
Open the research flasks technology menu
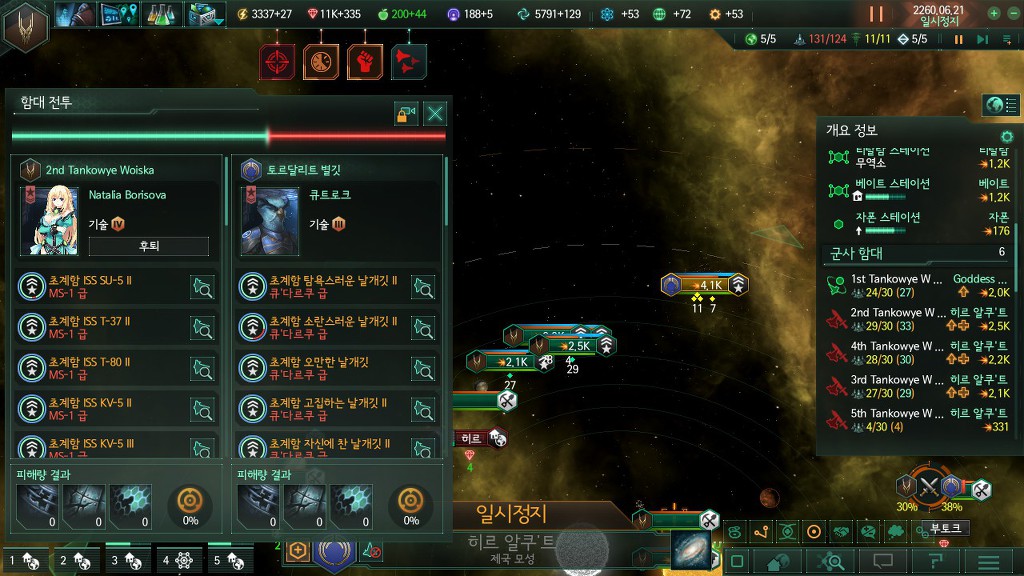coord(160,14)
